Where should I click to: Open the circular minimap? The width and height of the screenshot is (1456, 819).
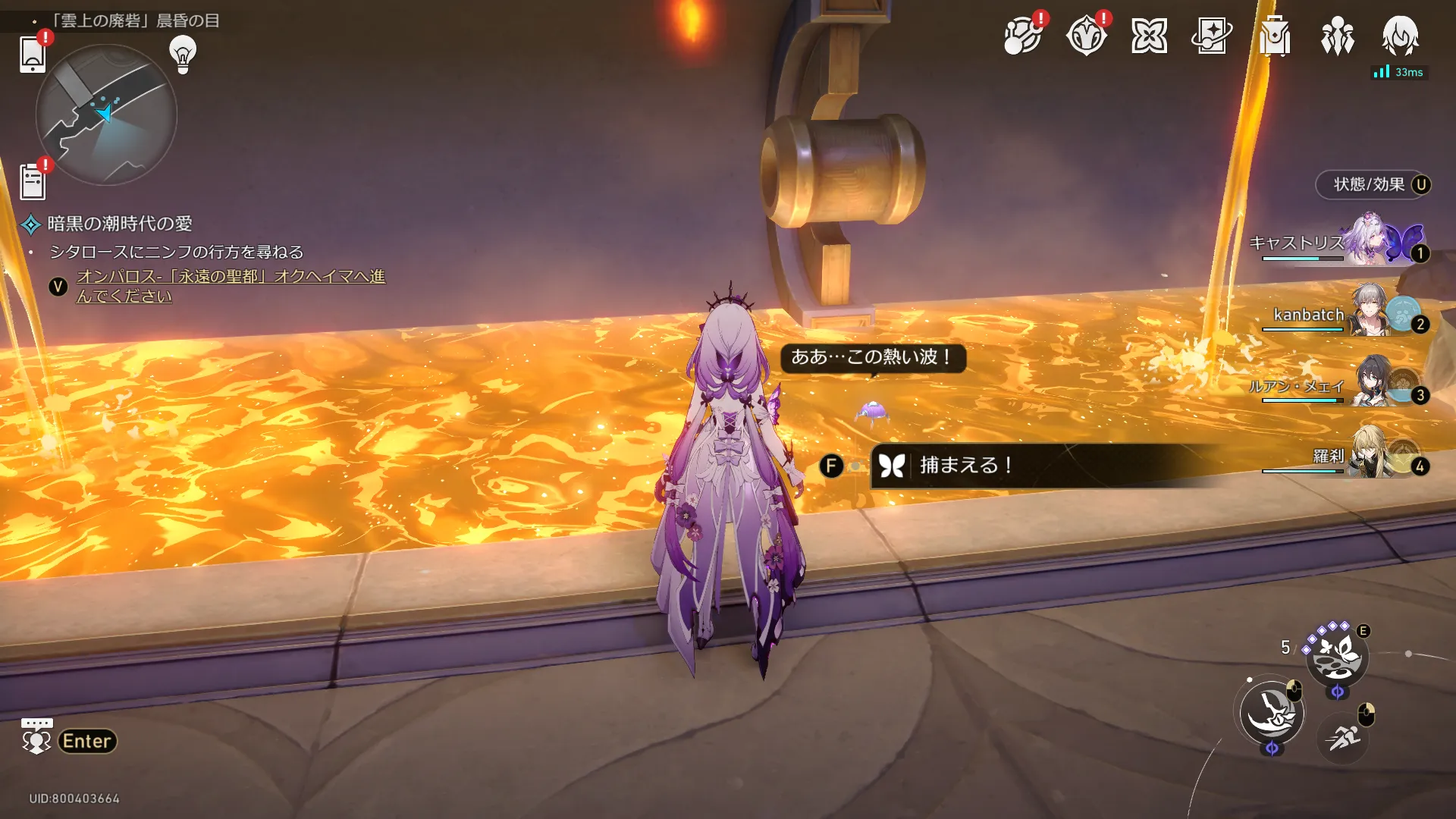[x=106, y=115]
